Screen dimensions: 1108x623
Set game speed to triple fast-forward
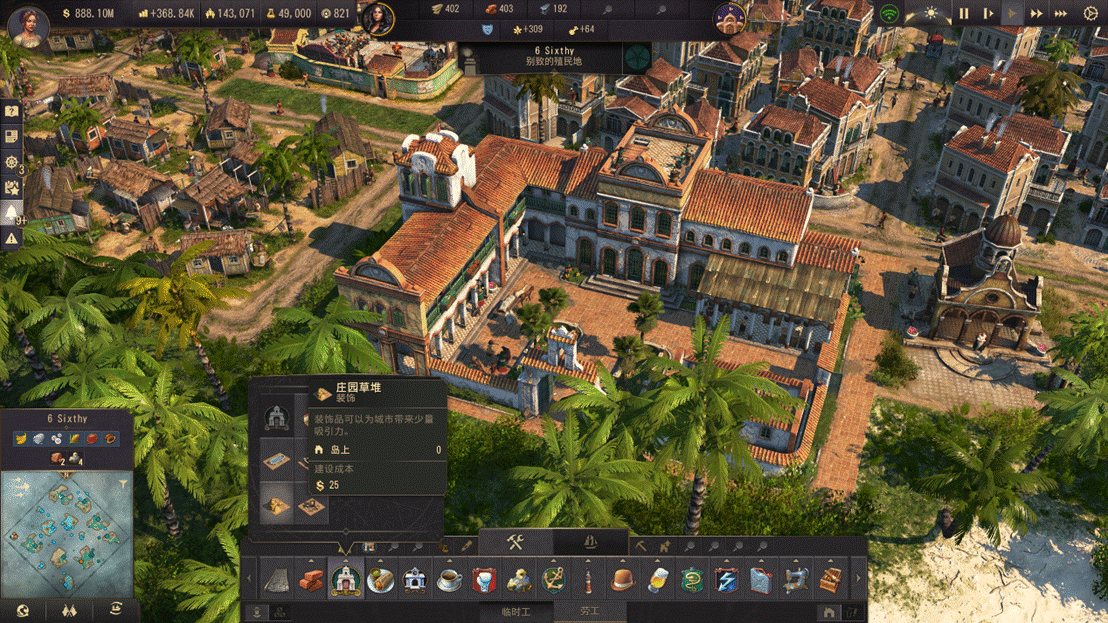1061,14
